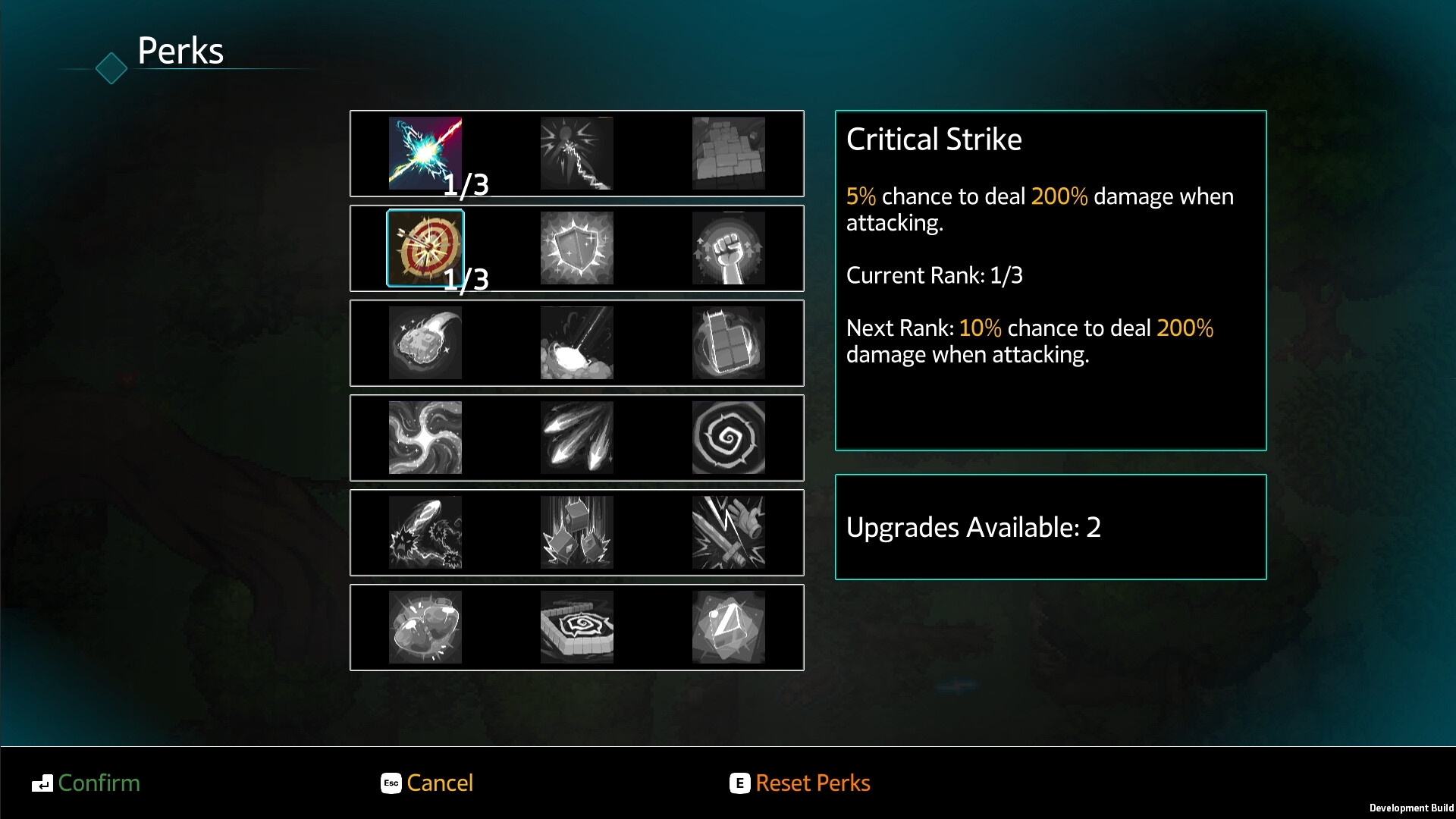Pick the flying meteor rock perk

[425, 343]
